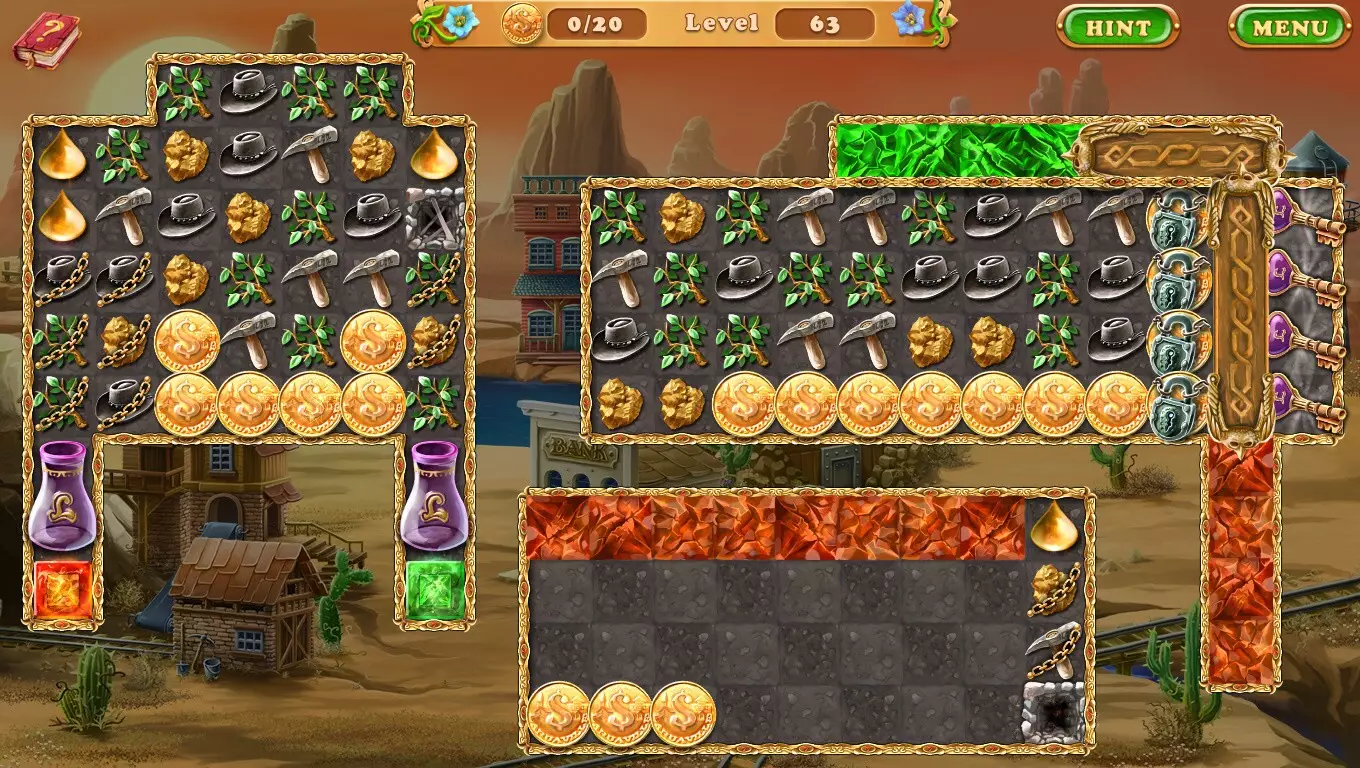Choose the purple potion above the green gem
1360x768 pixels.
(x=435, y=495)
